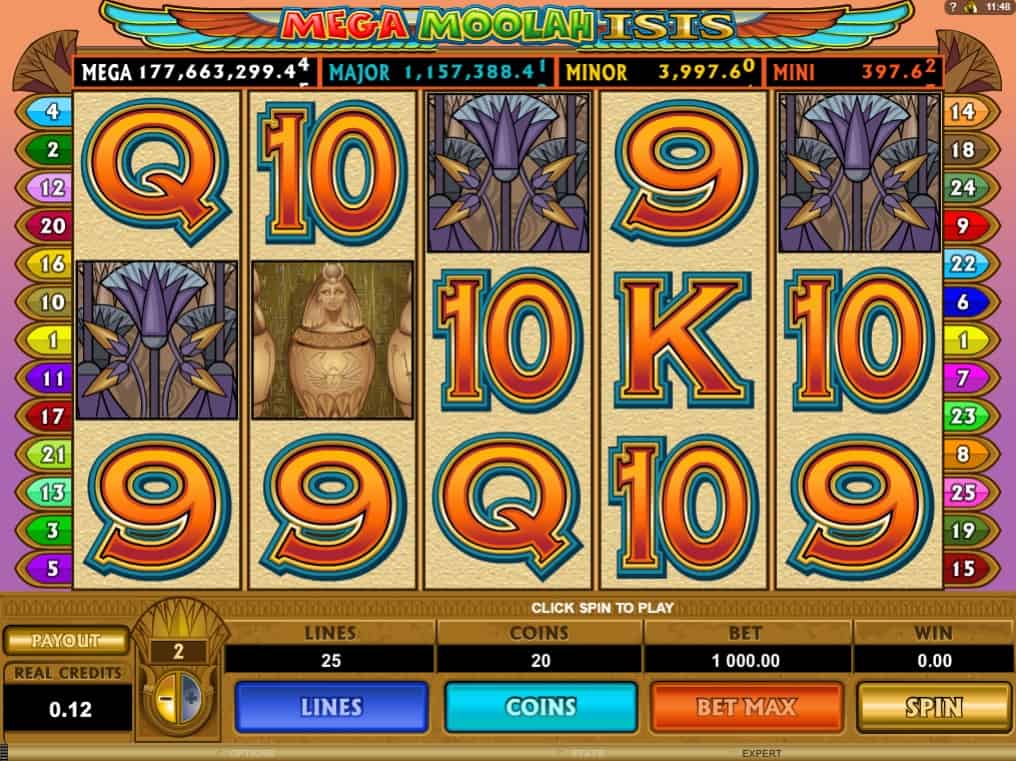This screenshot has width=1016, height=761.
Task: Choose payline marker 25
Action: (962, 492)
